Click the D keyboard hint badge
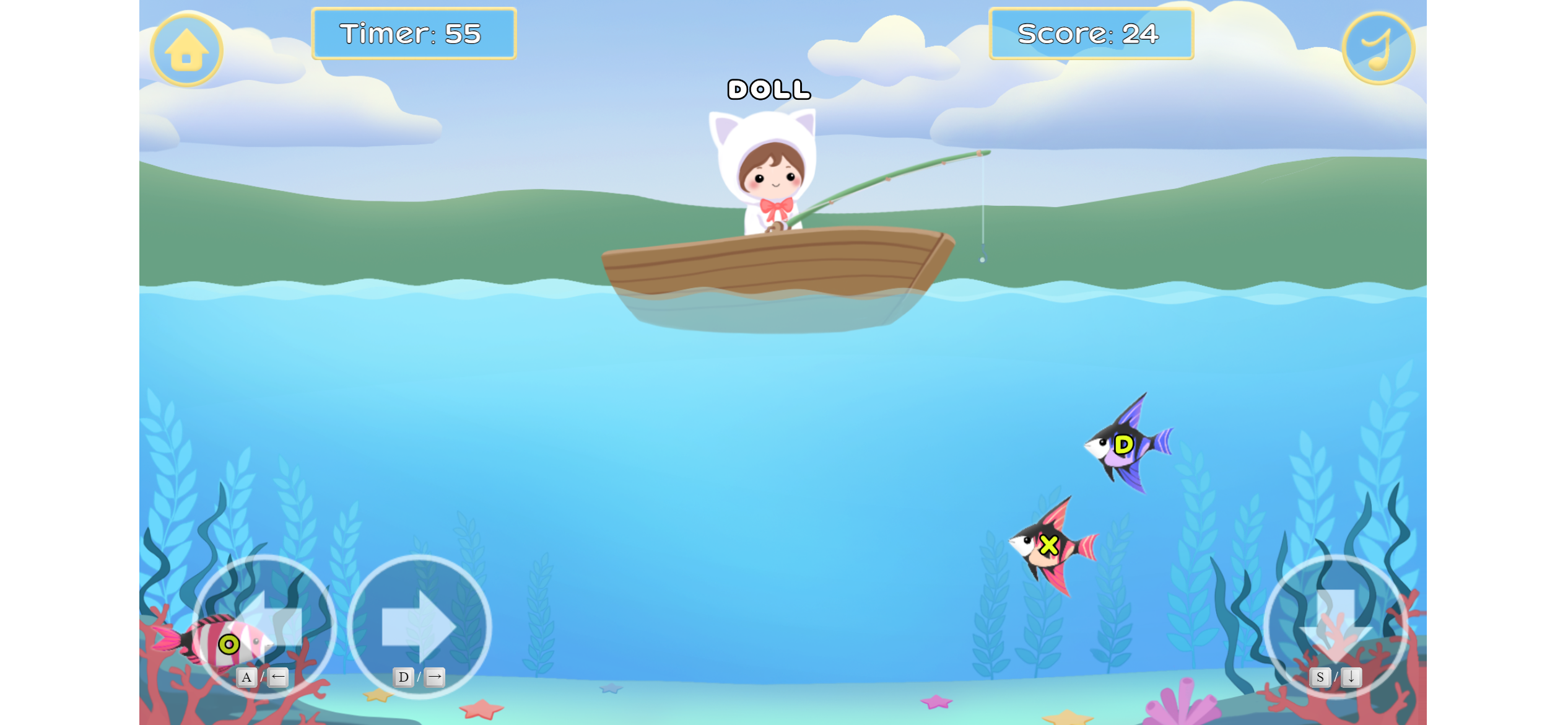This screenshot has height=725, width=1568. [404, 677]
